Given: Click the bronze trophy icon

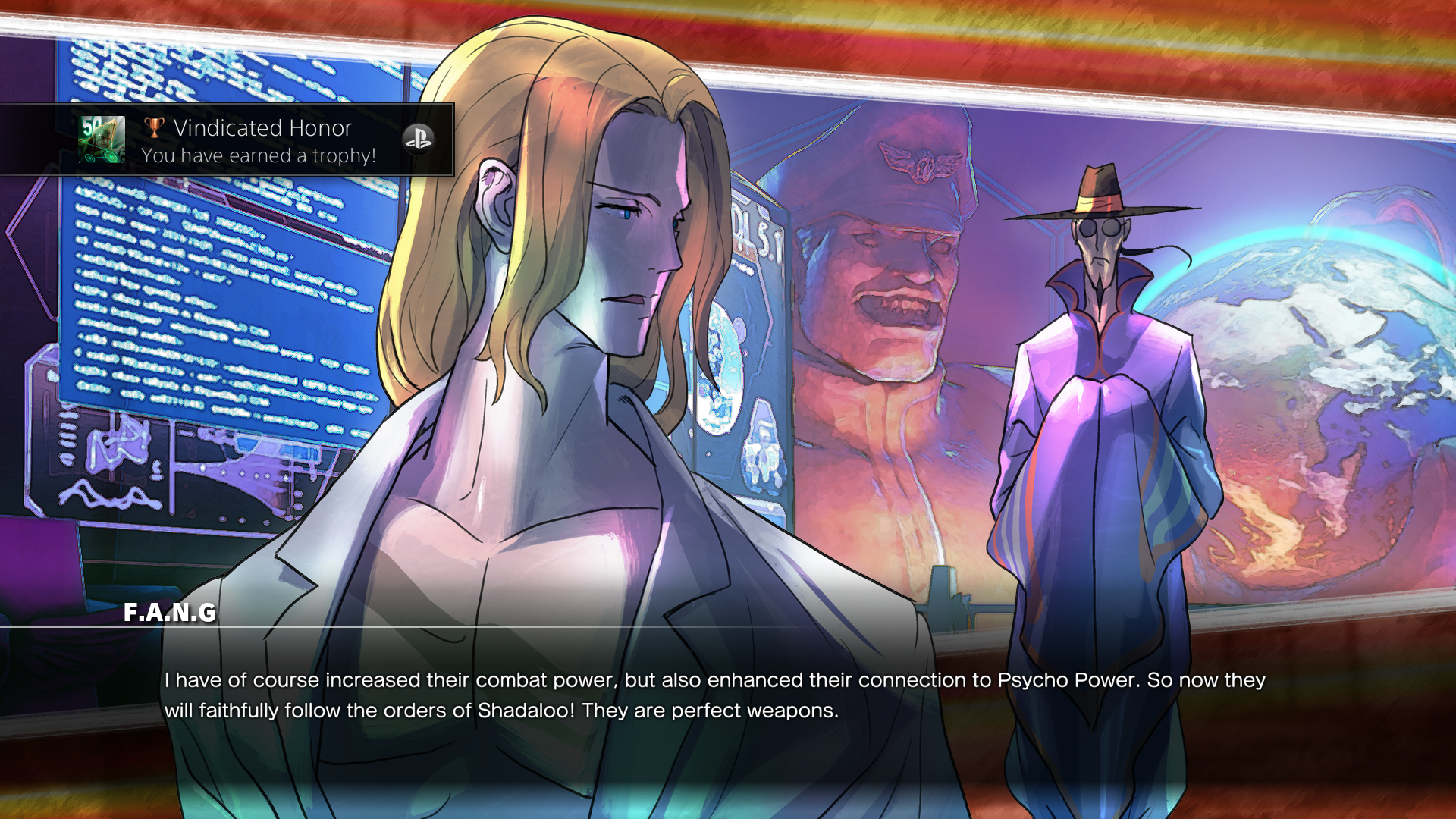Looking at the screenshot, I should (155, 127).
